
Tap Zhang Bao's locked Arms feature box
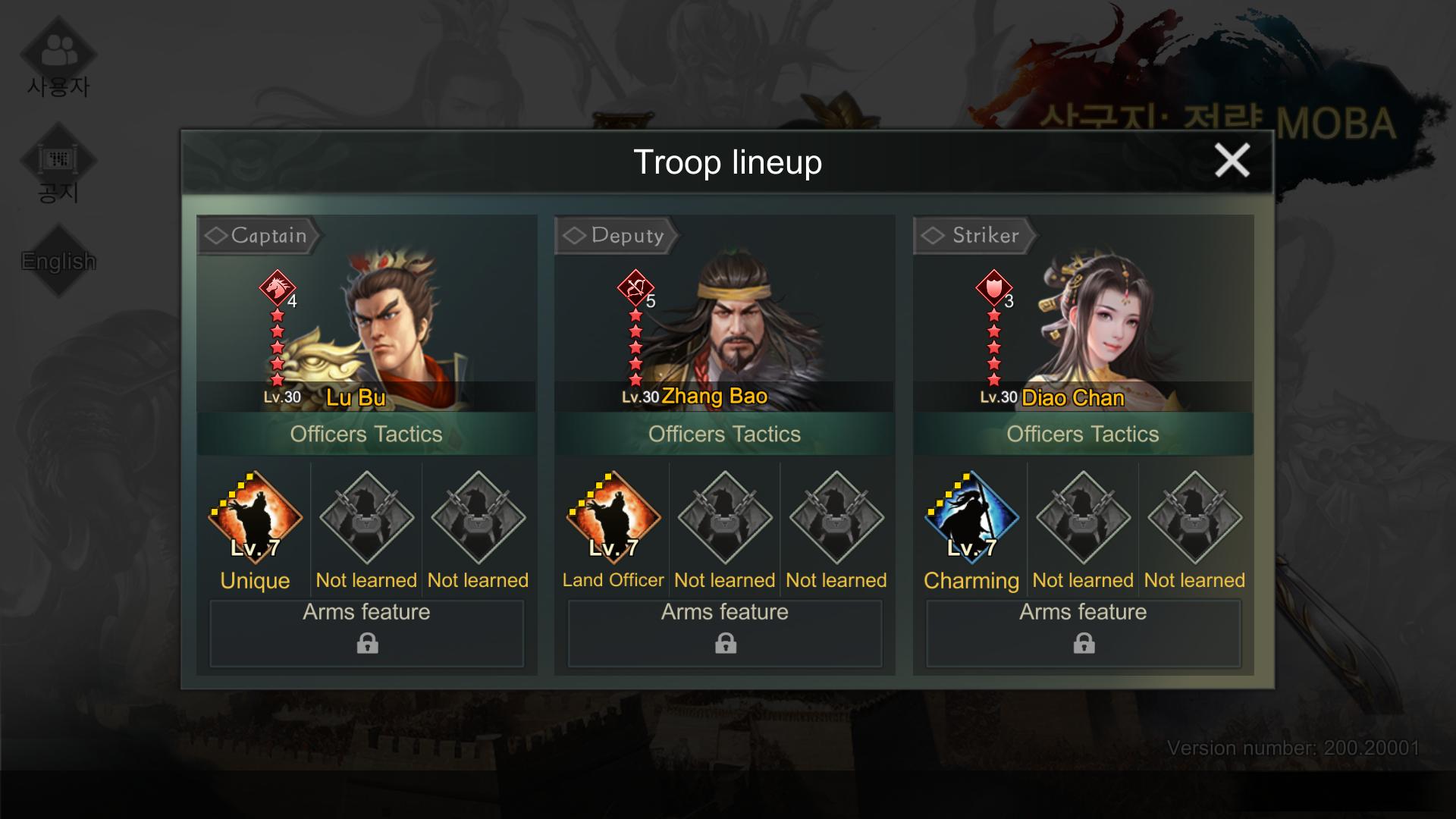[725, 633]
